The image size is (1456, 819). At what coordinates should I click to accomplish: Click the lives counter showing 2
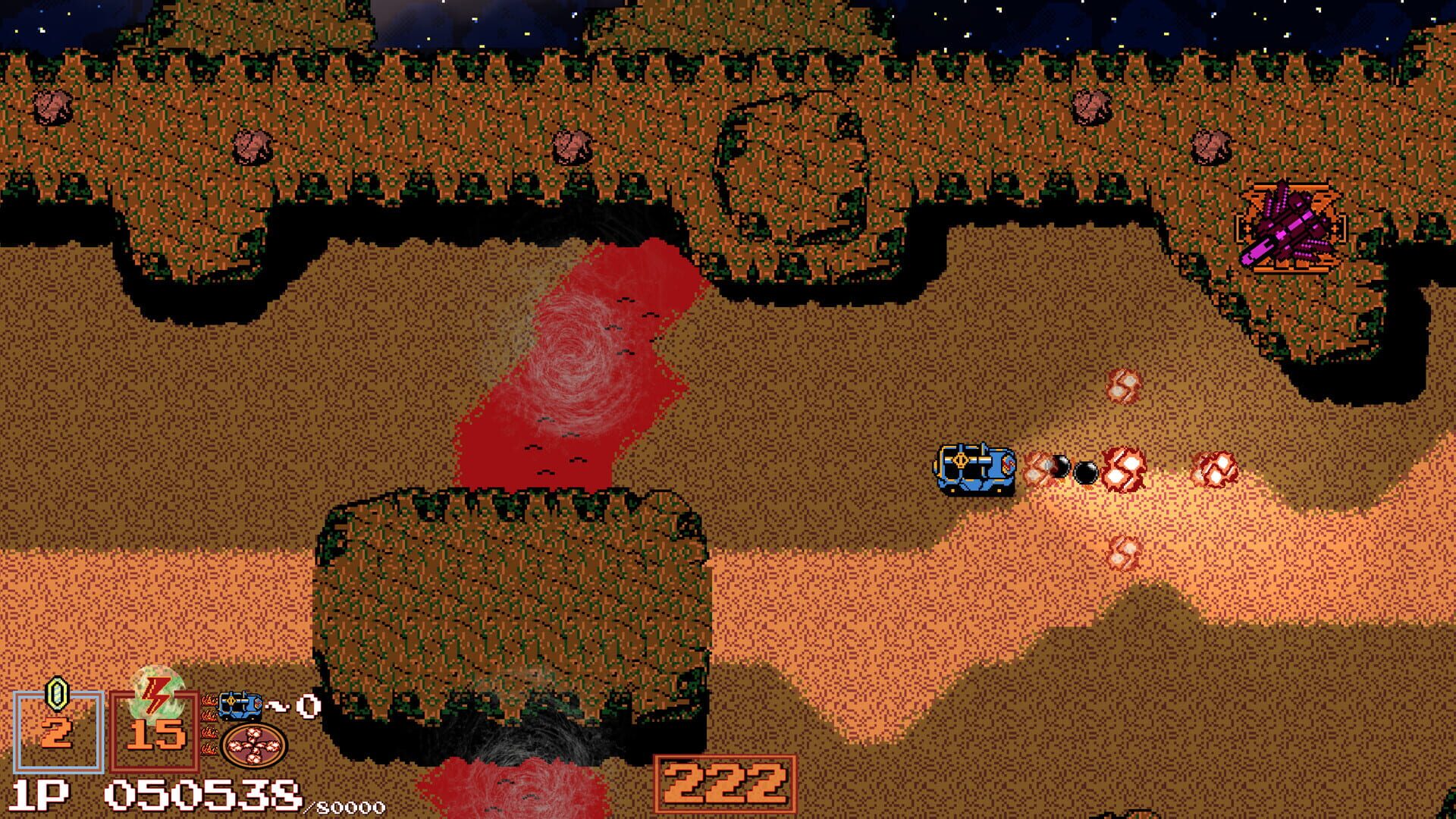(55, 733)
